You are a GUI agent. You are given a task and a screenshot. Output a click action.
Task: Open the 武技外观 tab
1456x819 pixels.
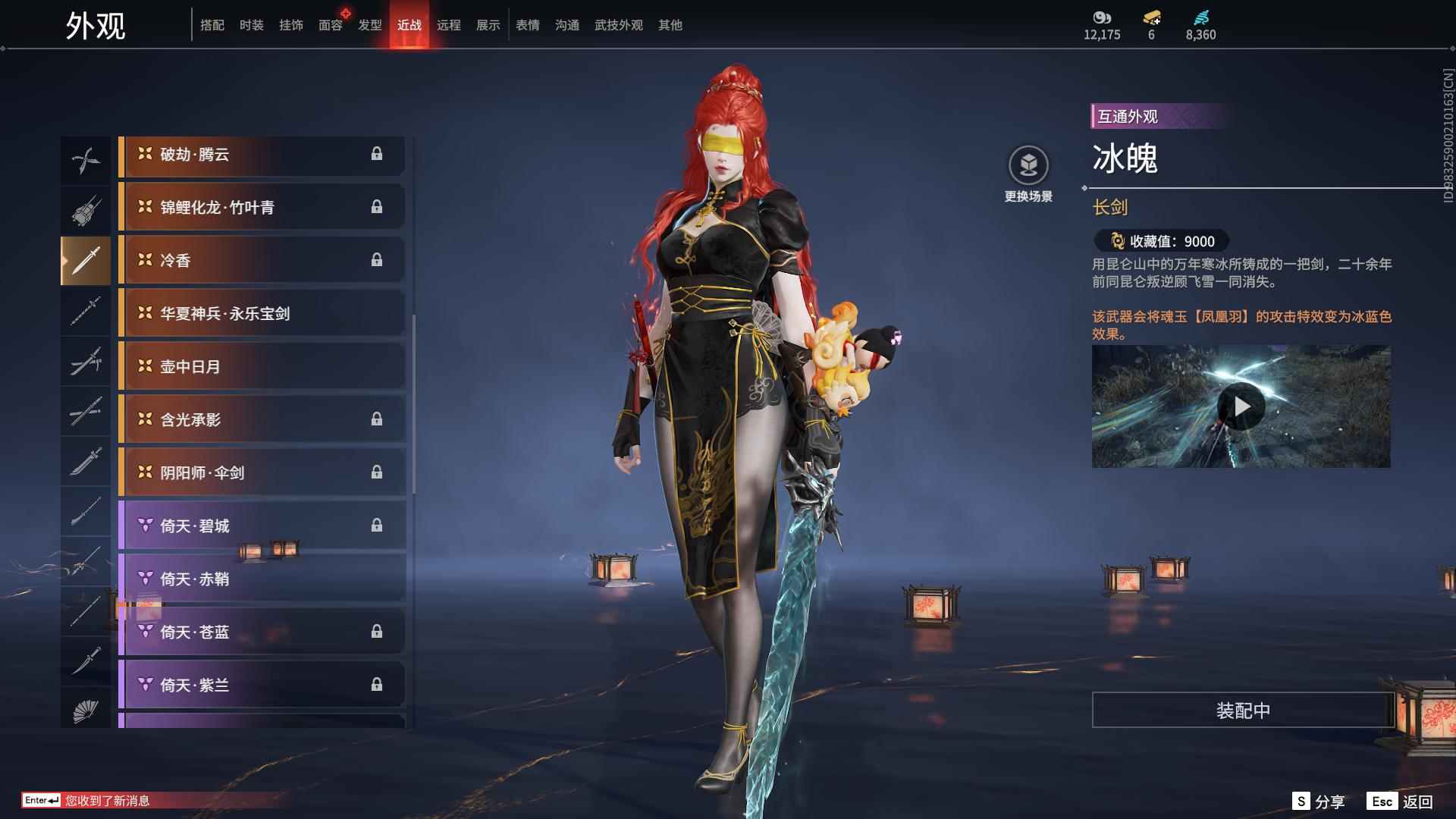(x=618, y=25)
